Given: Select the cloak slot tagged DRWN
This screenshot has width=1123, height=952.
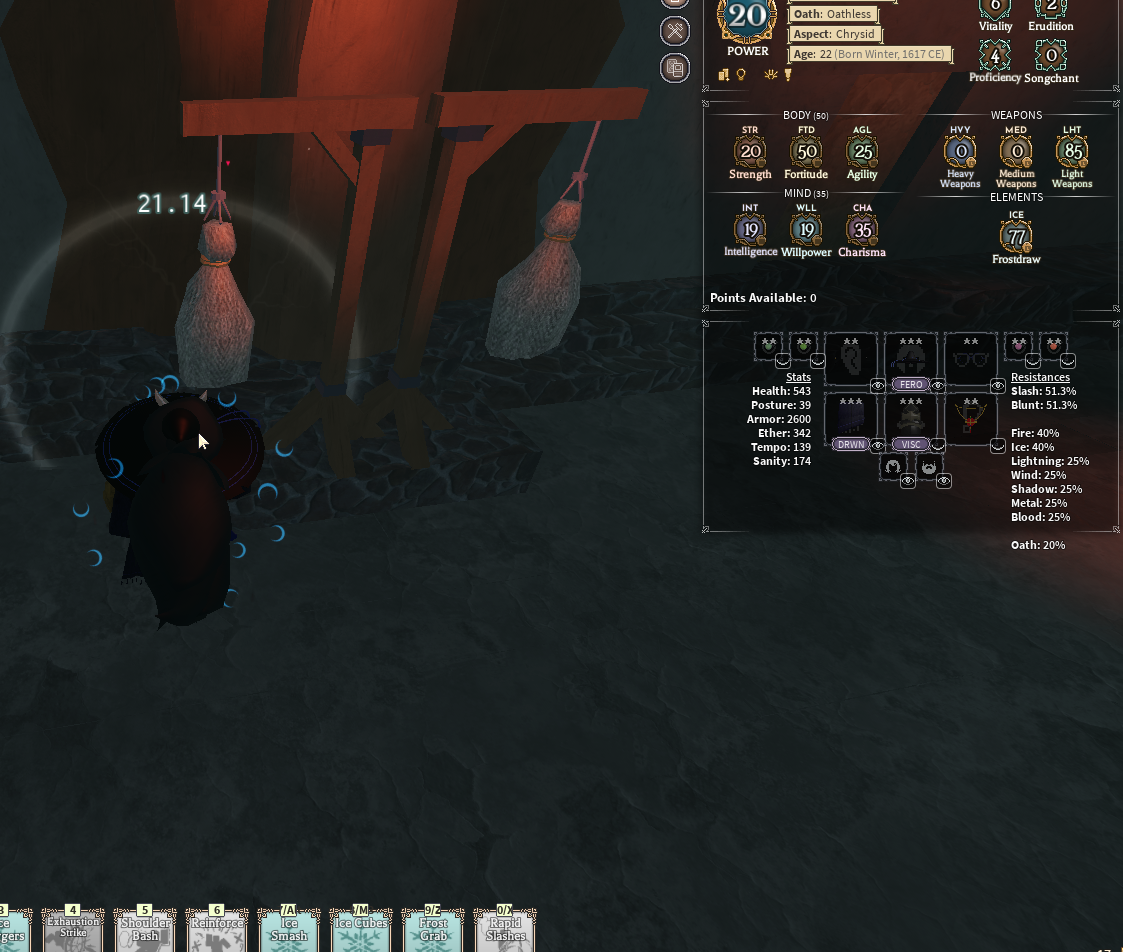Looking at the screenshot, I should coord(850,418).
